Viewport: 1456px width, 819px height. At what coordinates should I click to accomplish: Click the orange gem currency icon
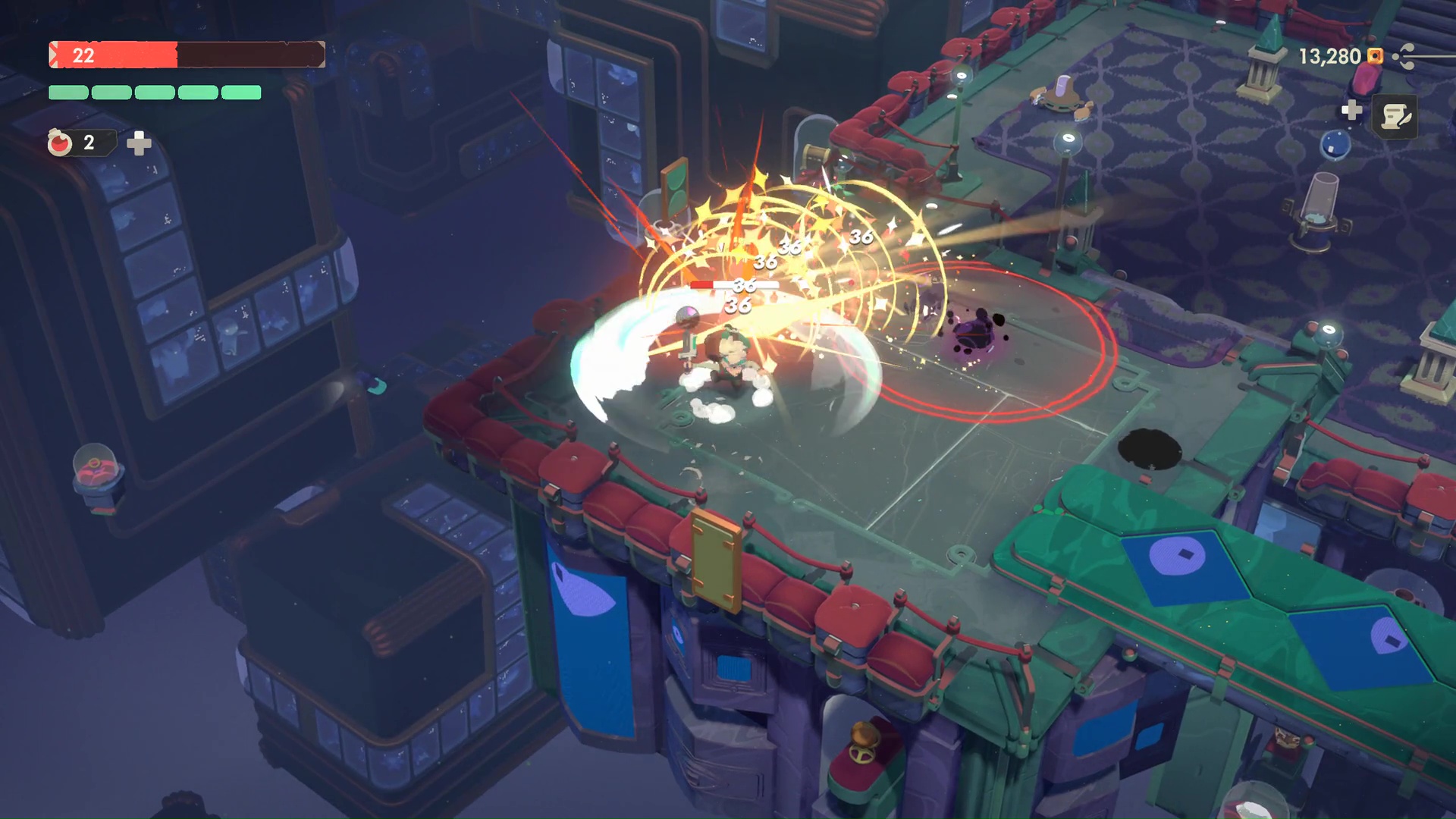[x=1375, y=56]
